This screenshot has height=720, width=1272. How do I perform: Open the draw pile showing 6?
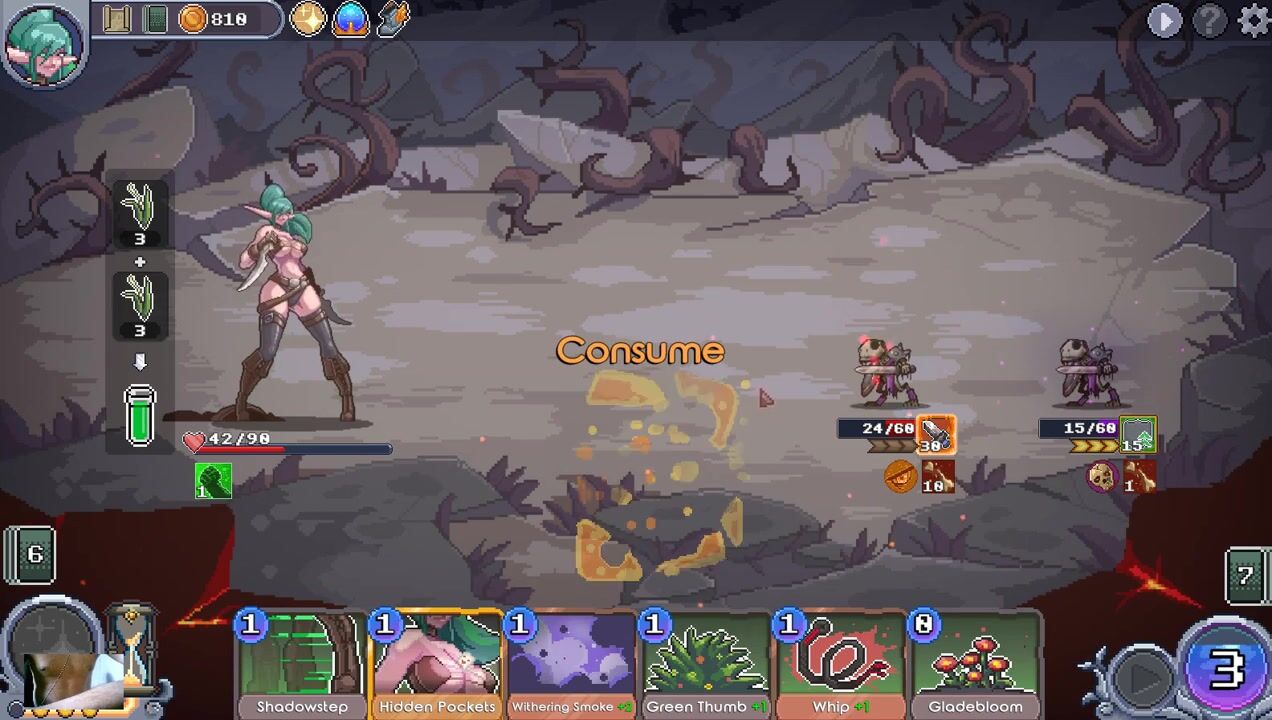pyautogui.click(x=32, y=555)
